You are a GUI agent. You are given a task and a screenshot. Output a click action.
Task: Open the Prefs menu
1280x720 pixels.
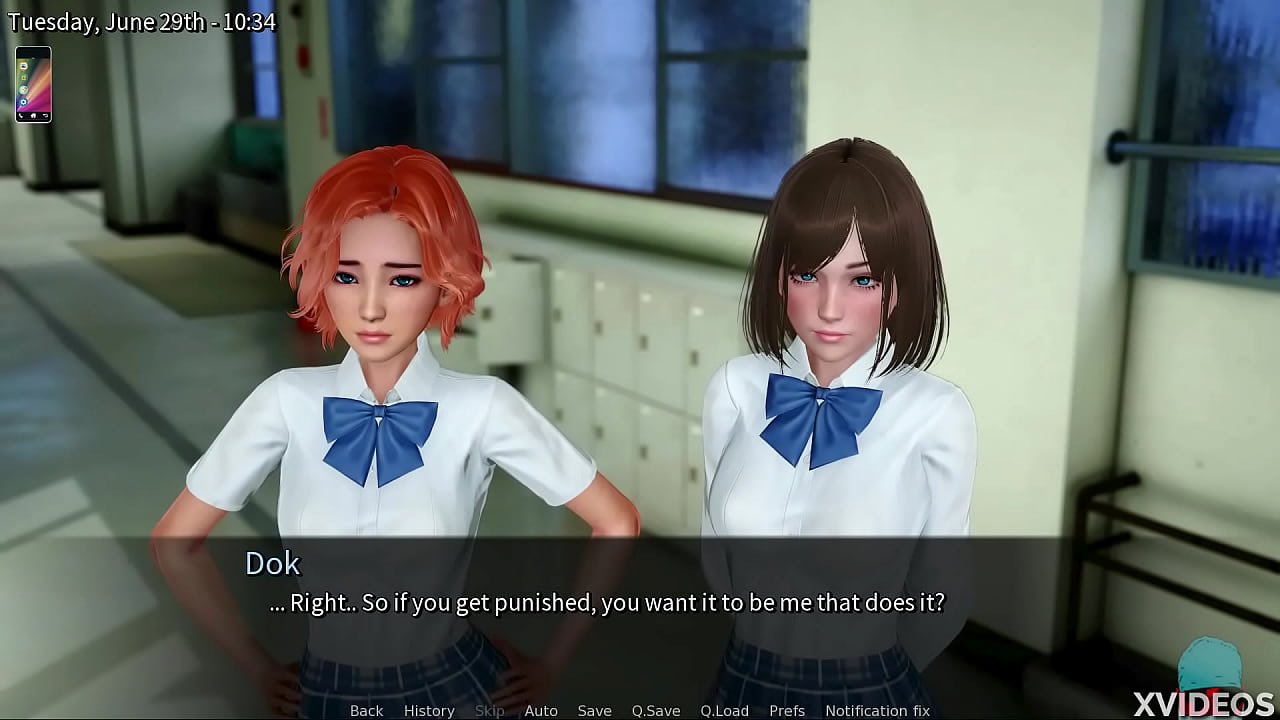click(x=787, y=710)
